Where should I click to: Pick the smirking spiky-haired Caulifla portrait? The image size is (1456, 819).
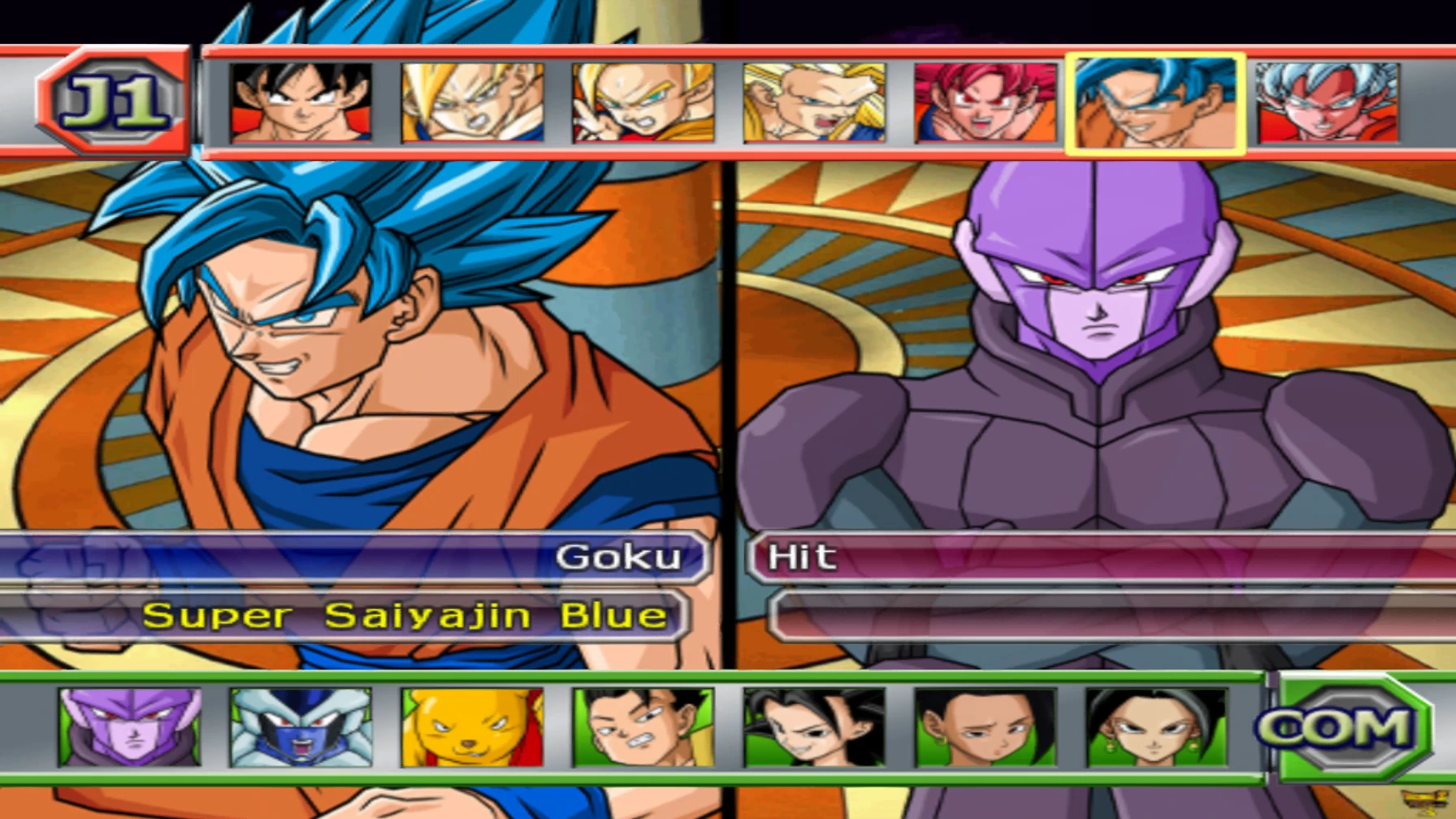814,727
